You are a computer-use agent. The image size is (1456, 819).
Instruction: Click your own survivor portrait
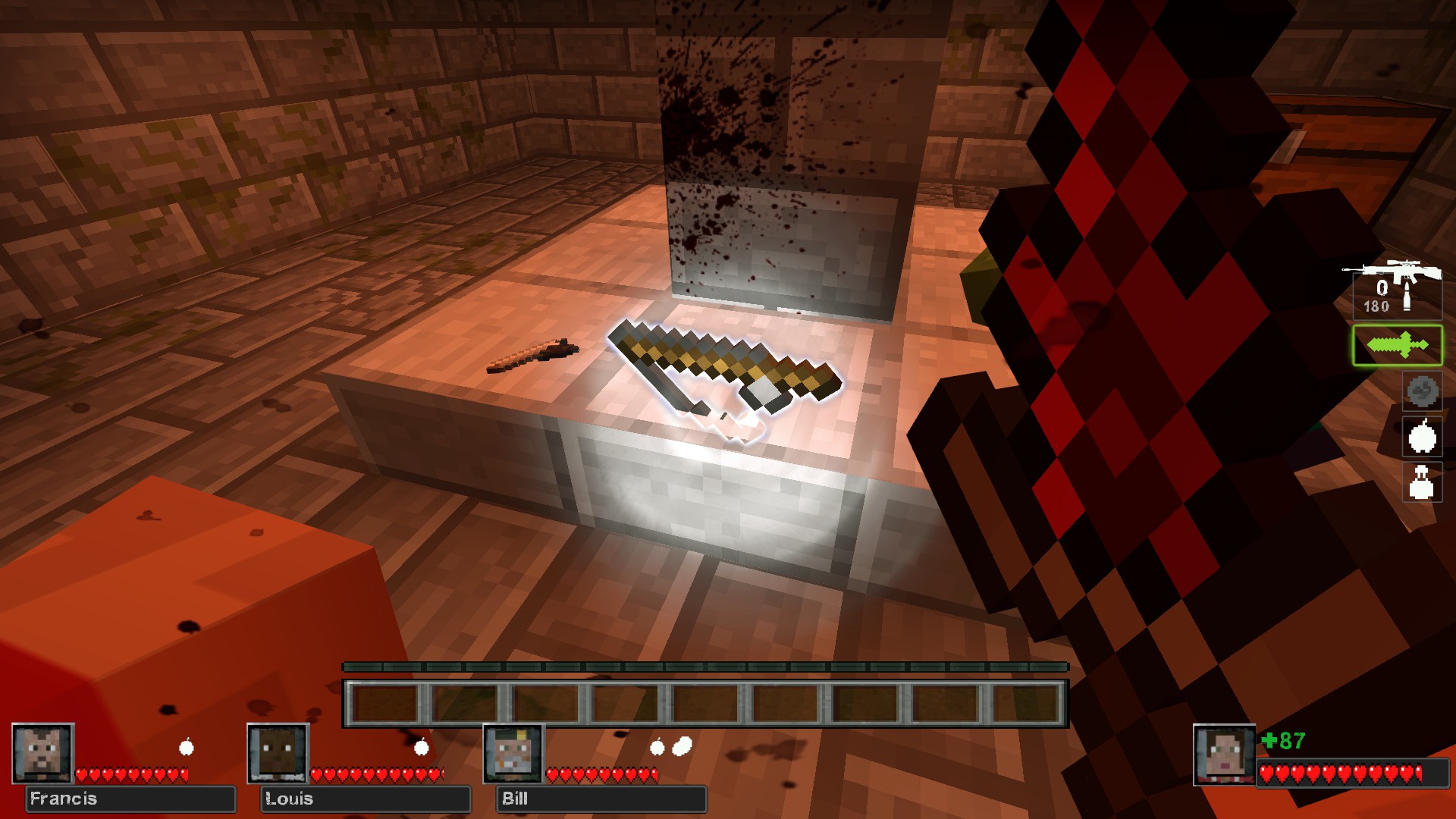[1224, 755]
